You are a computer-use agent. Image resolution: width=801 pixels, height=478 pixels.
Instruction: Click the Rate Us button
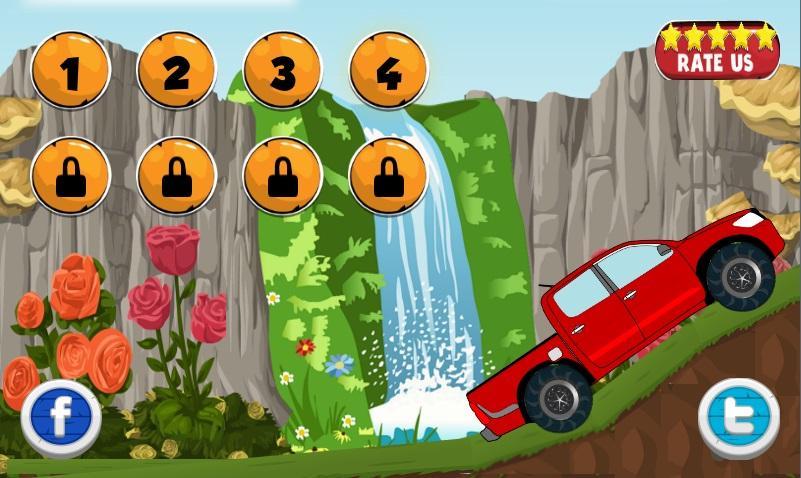point(715,51)
